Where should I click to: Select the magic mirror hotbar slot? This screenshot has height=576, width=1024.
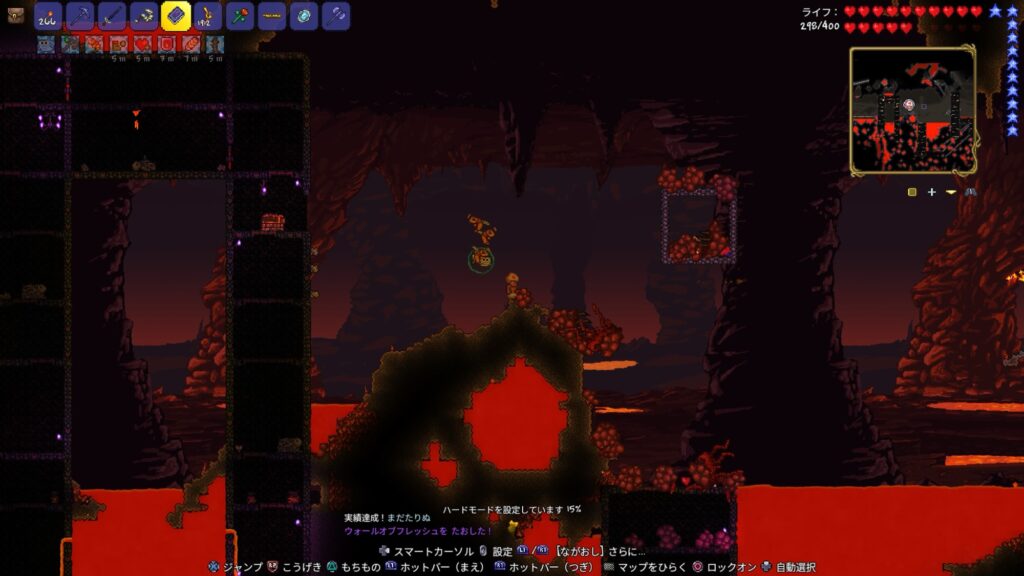304,16
